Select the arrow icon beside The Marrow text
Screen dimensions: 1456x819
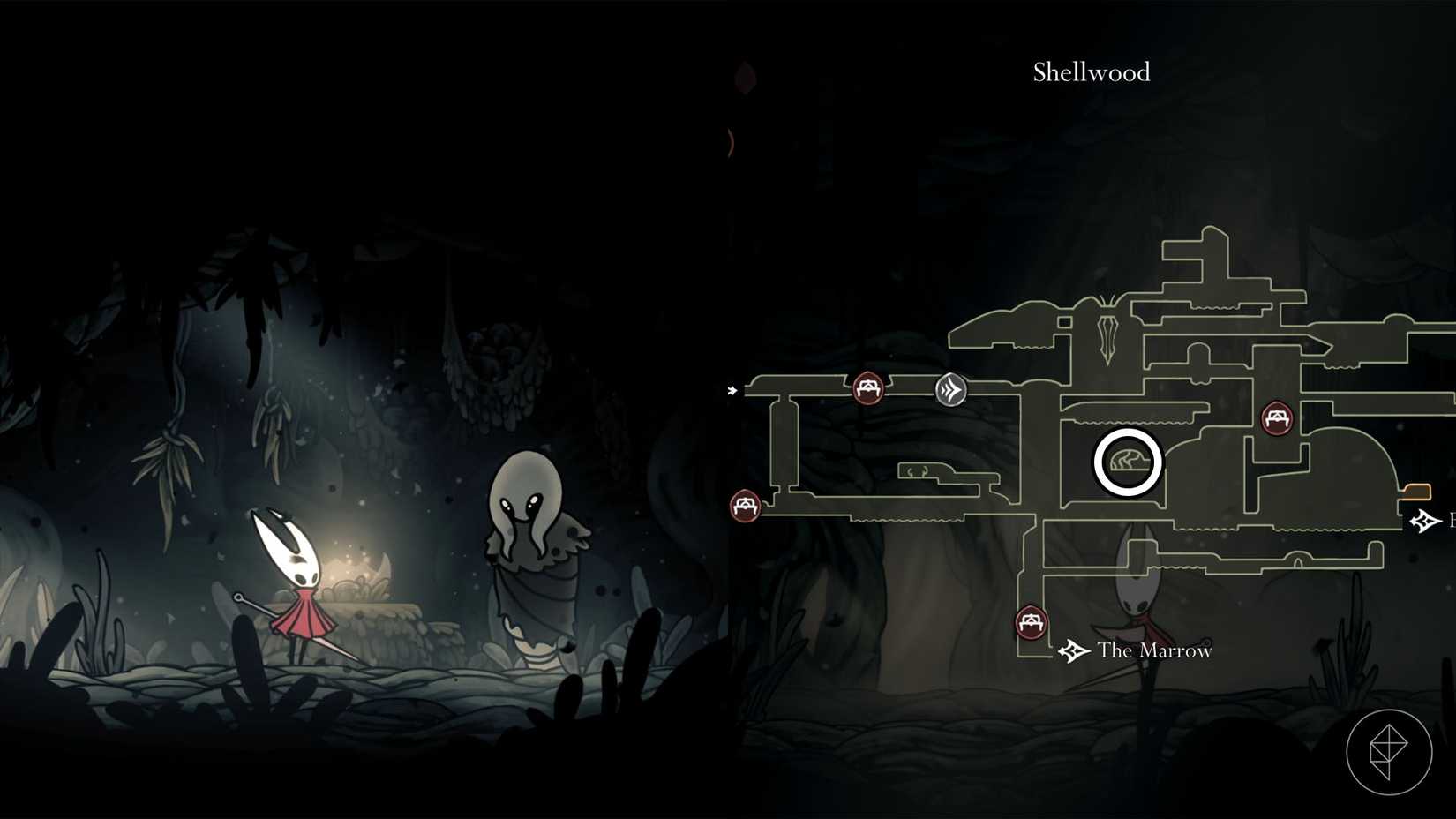point(1072,651)
